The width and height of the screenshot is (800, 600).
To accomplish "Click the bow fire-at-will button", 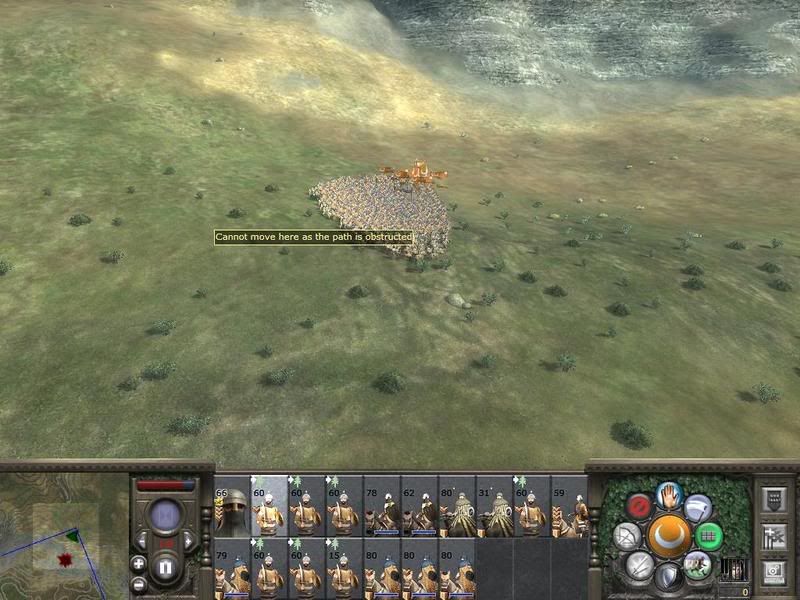I will pos(627,536).
